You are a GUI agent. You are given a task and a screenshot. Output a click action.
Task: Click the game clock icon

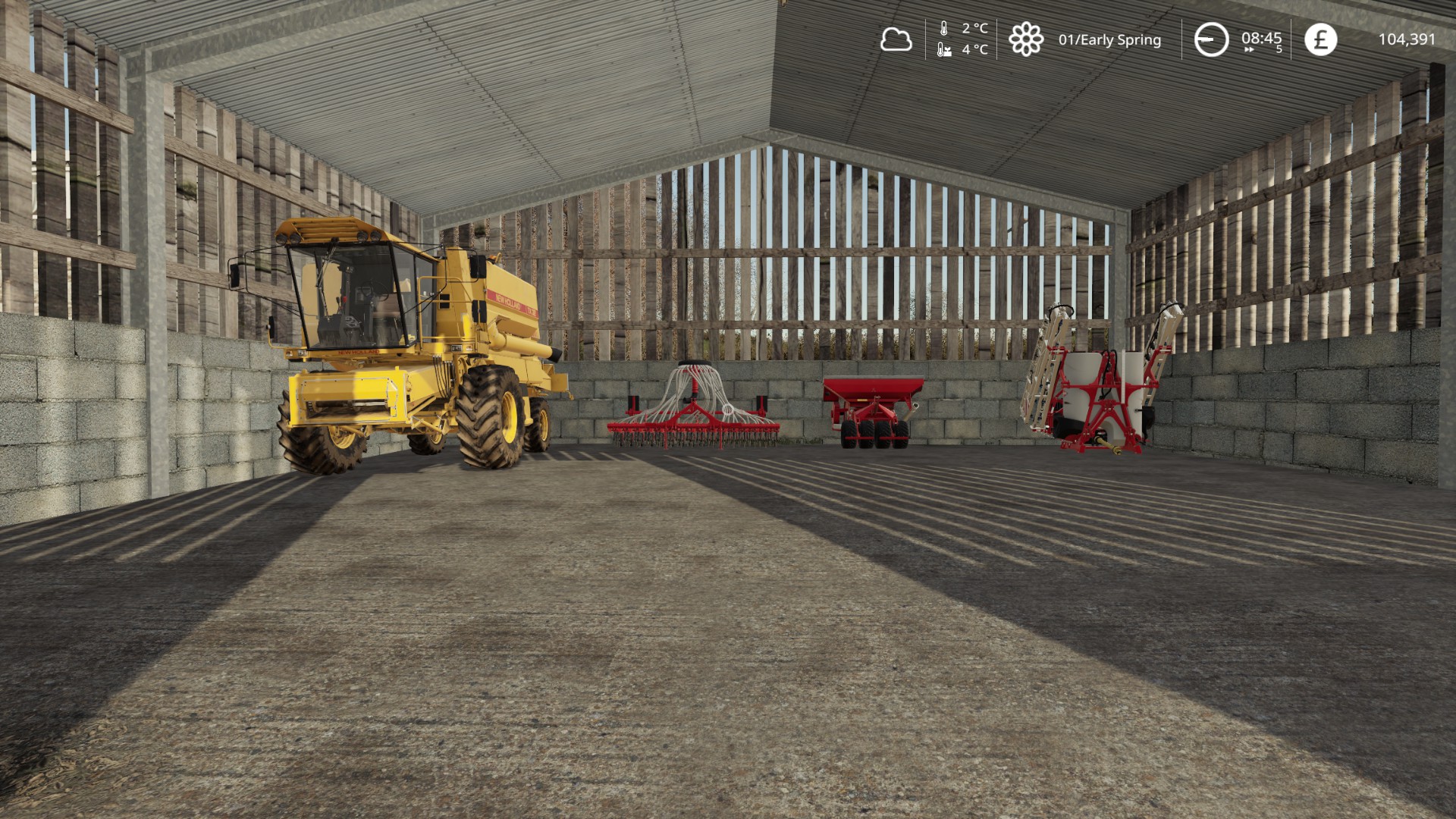tap(1211, 39)
